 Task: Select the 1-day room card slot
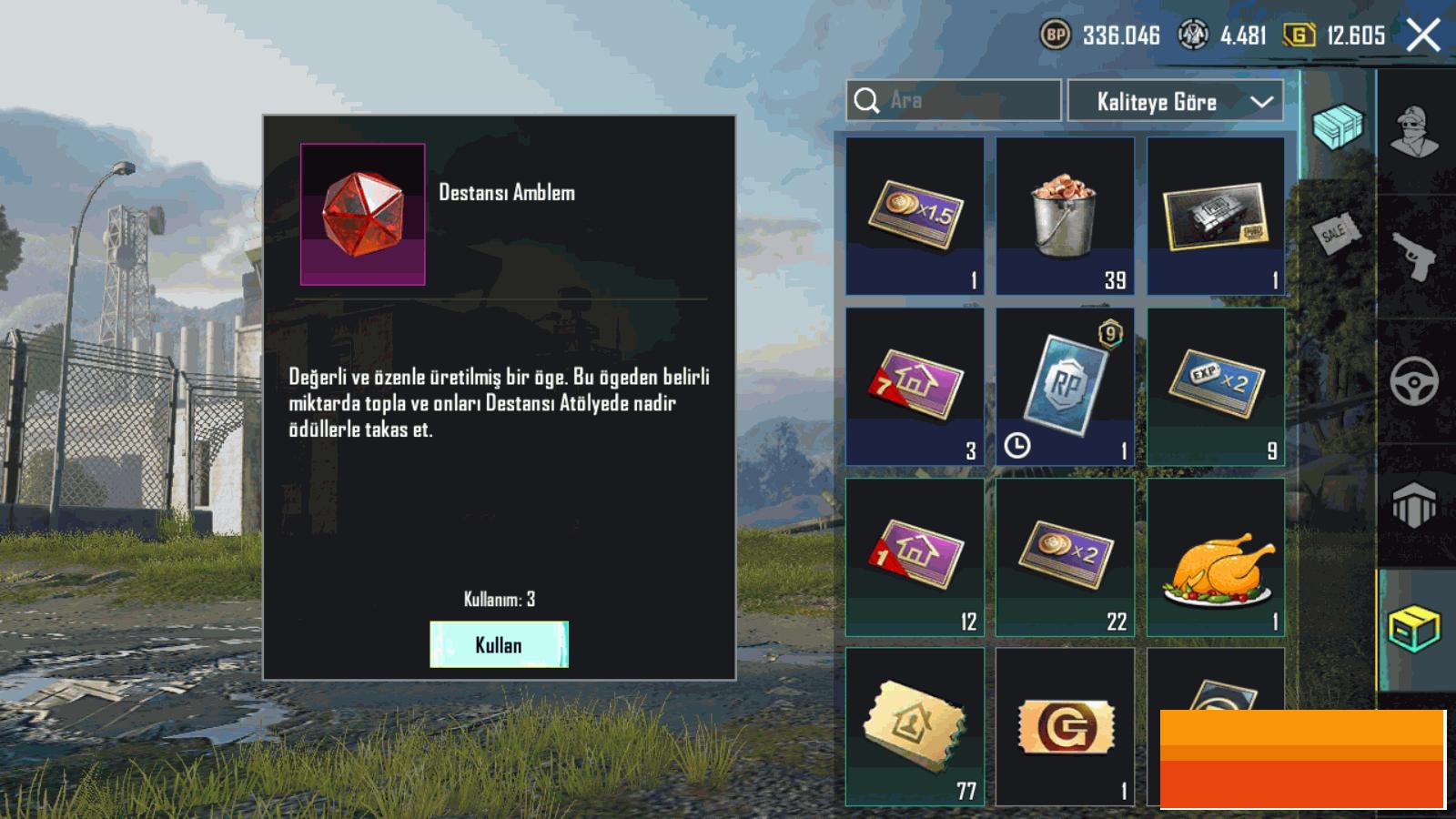click(x=915, y=557)
